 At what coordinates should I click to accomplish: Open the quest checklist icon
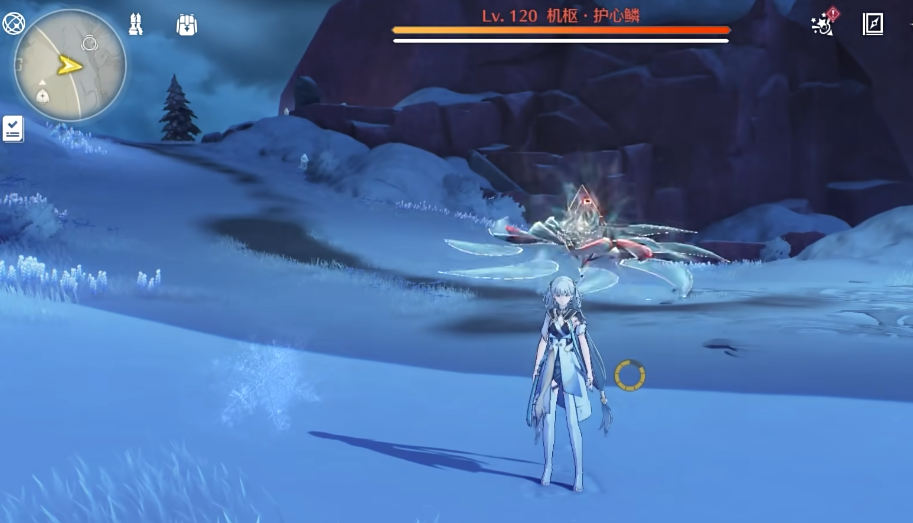click(x=13, y=128)
